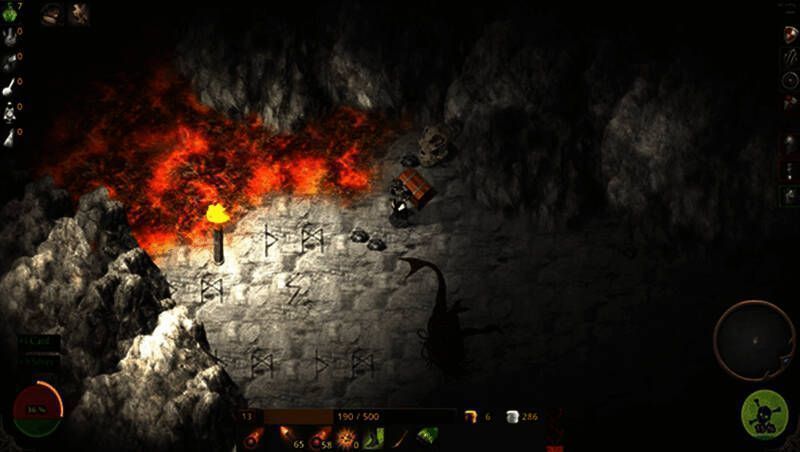This screenshot has width=800, height=452.
Task: Choose the green leaf ability icon
Action: tap(427, 436)
